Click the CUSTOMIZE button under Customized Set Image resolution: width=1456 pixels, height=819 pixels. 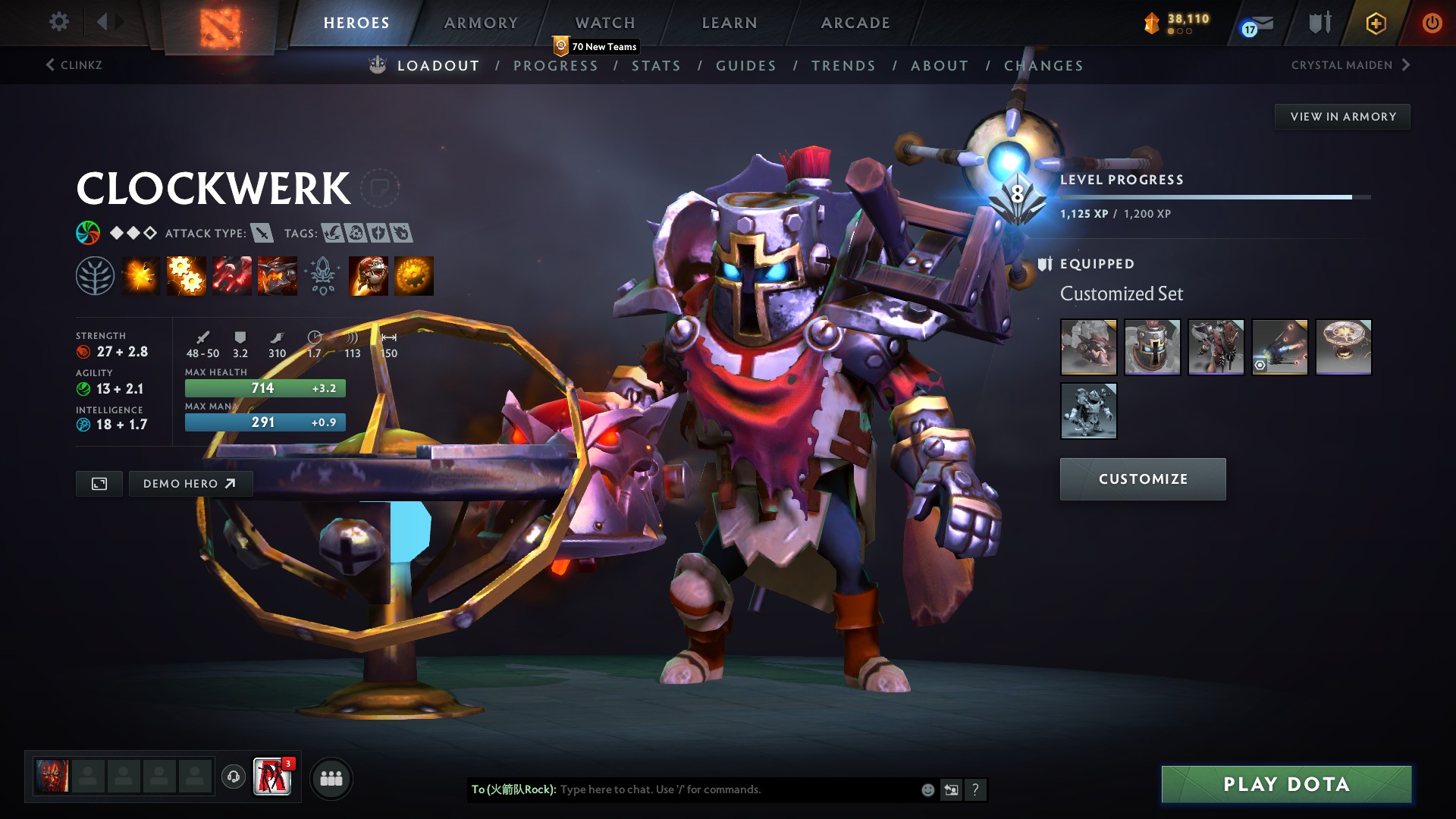tap(1142, 479)
